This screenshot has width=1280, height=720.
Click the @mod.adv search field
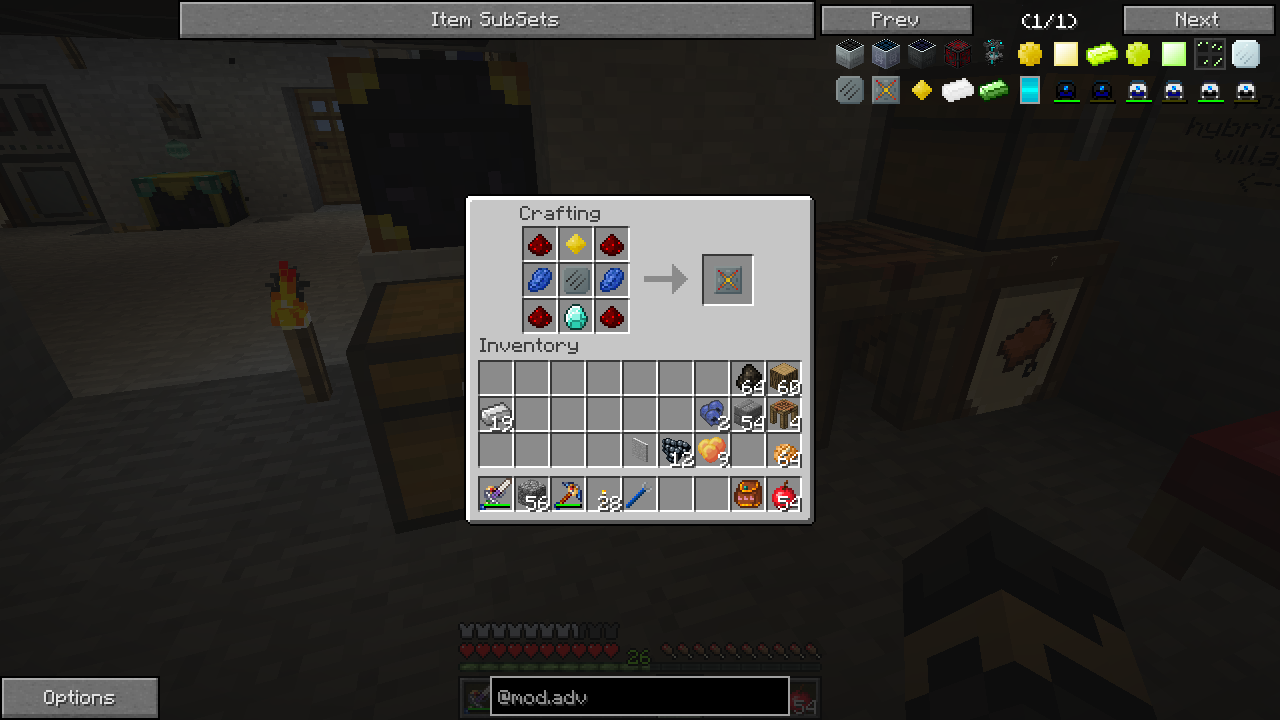pos(639,697)
